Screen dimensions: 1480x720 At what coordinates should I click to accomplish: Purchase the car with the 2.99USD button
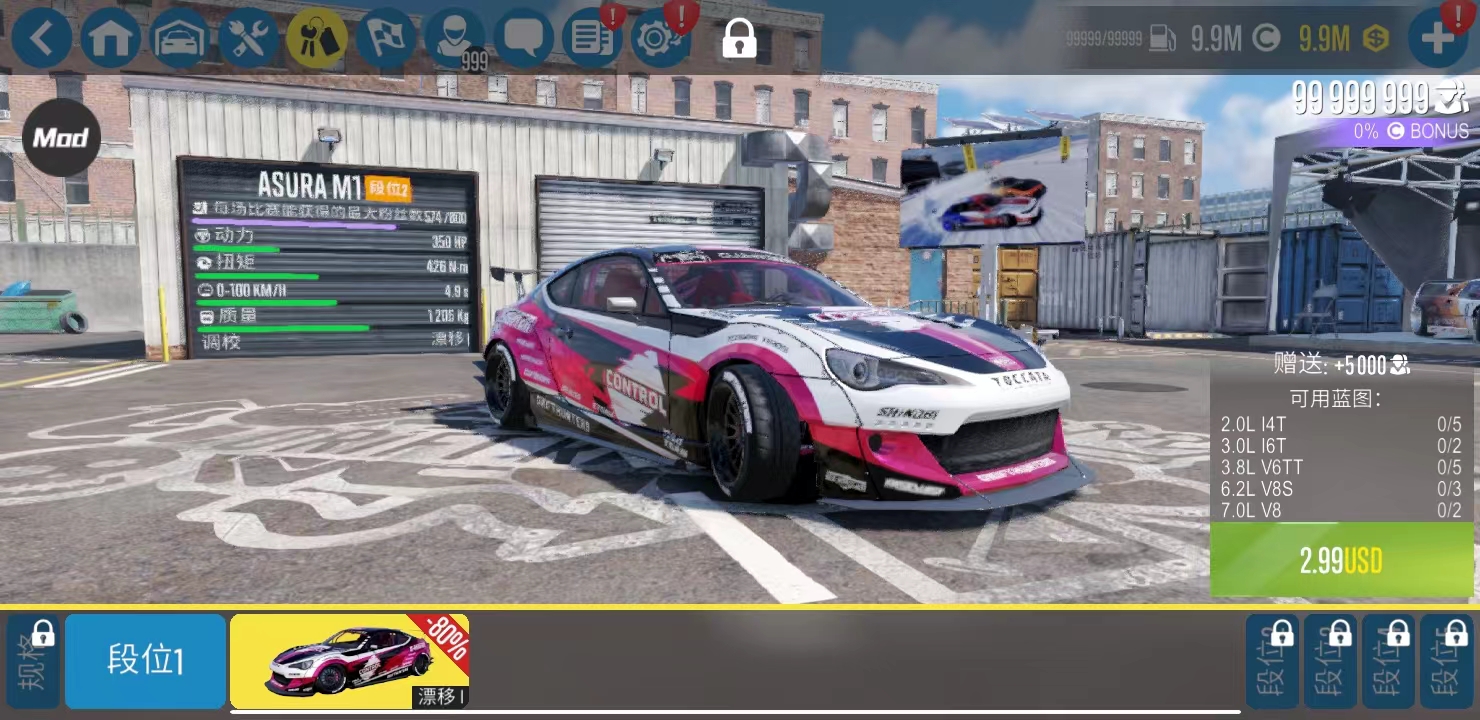pos(1342,560)
